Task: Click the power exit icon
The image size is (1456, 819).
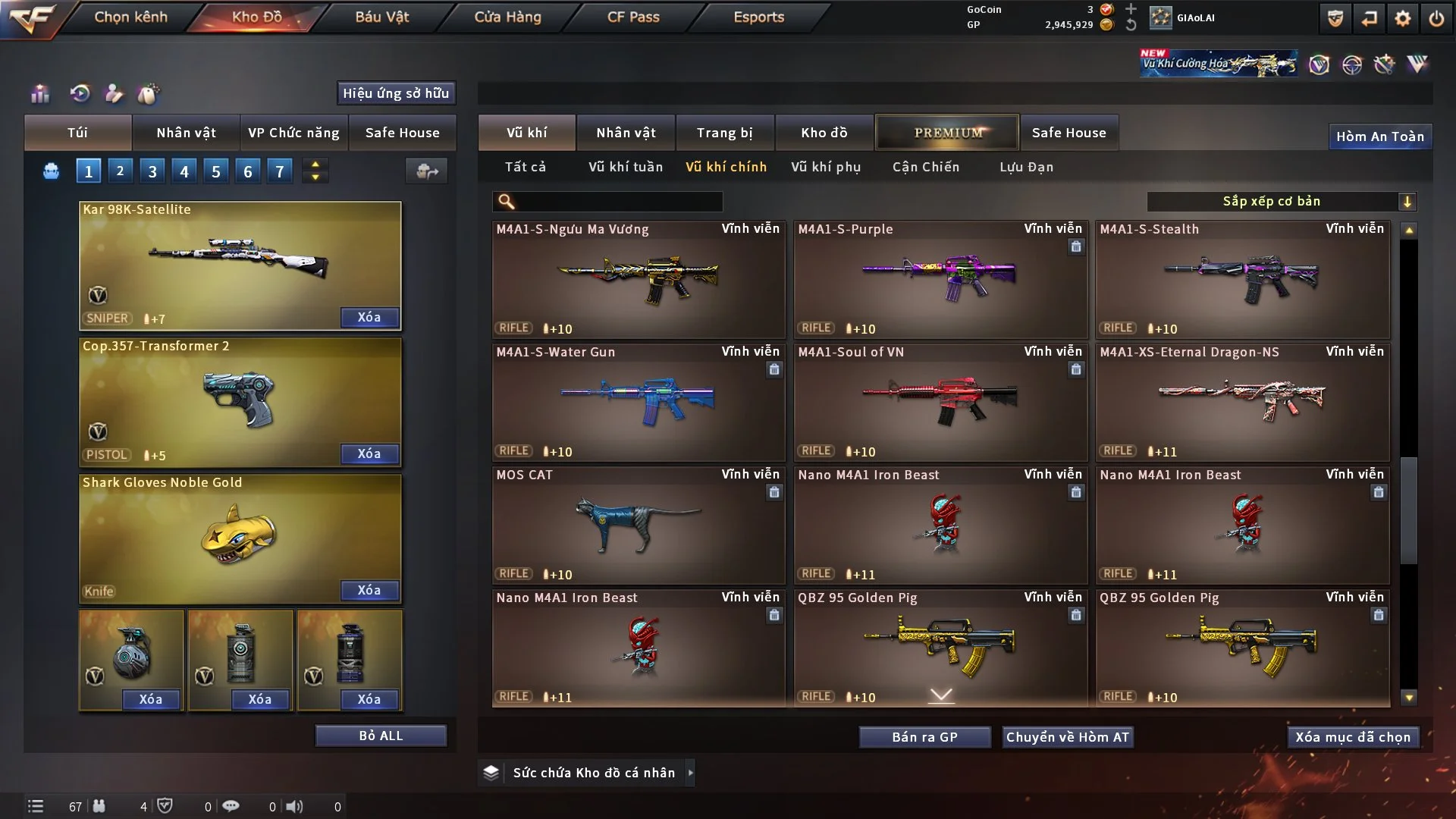Action: [1436, 18]
